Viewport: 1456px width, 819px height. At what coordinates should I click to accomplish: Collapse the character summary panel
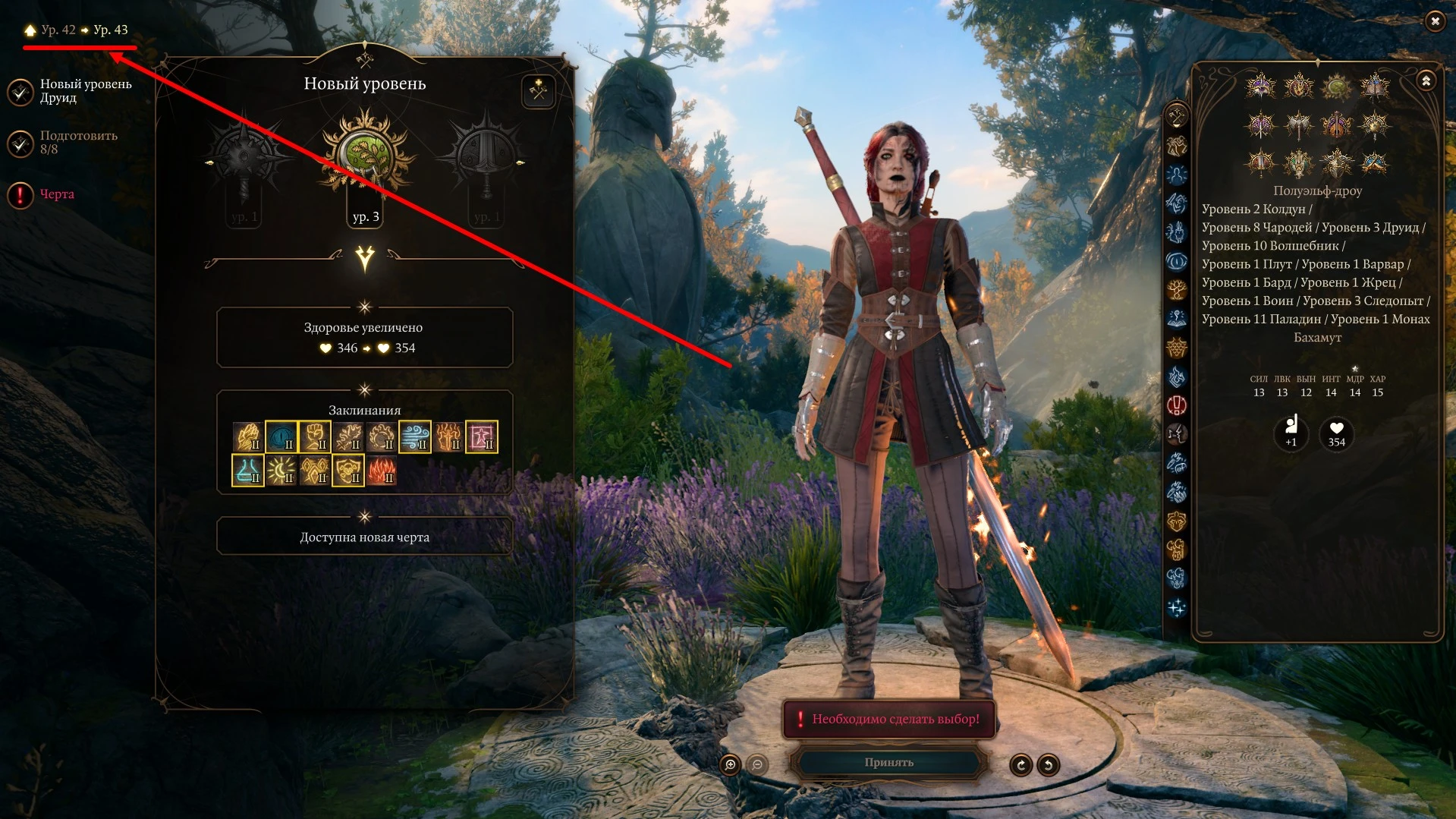click(x=1426, y=80)
